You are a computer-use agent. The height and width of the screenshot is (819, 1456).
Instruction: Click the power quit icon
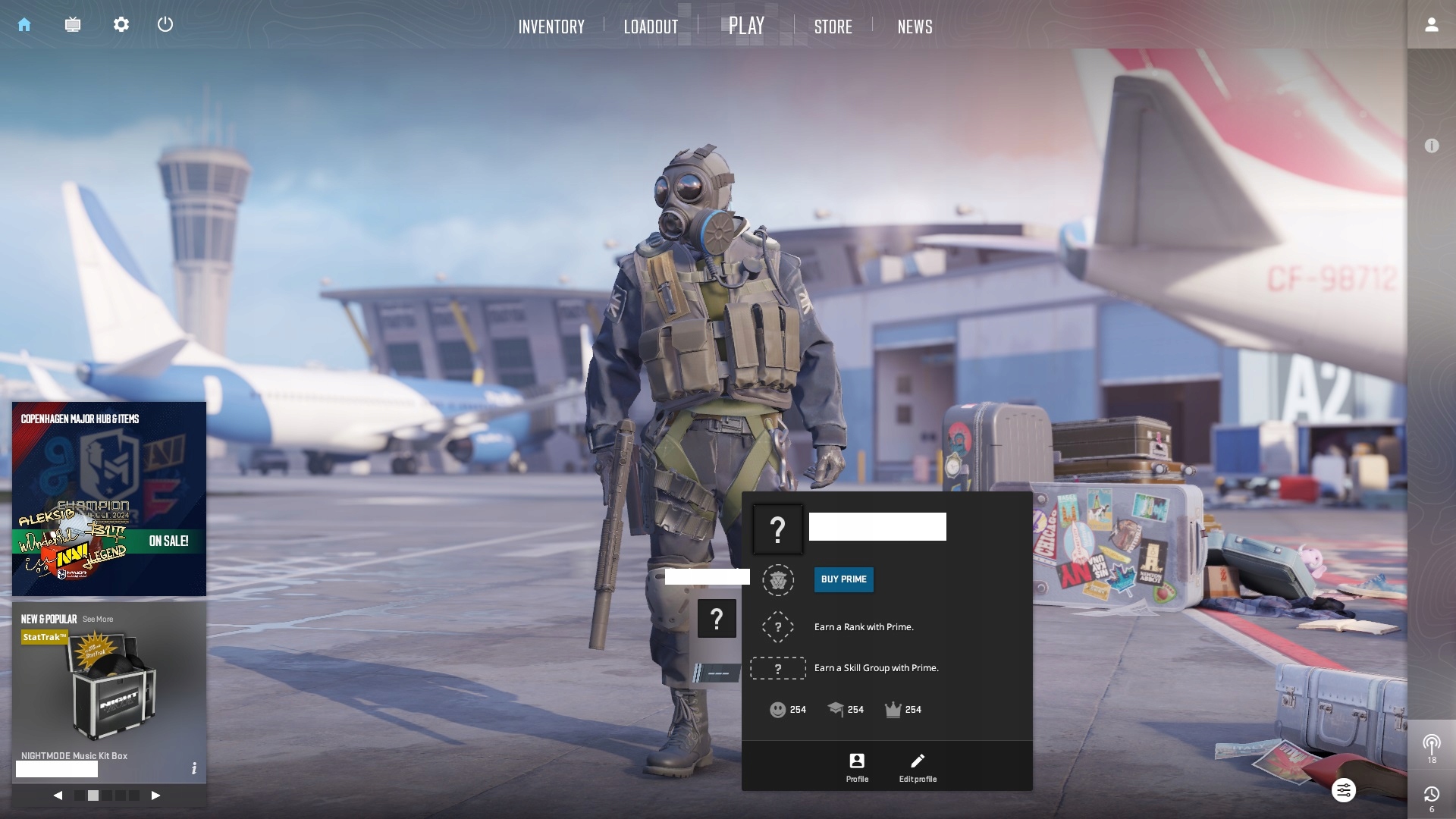(x=165, y=25)
